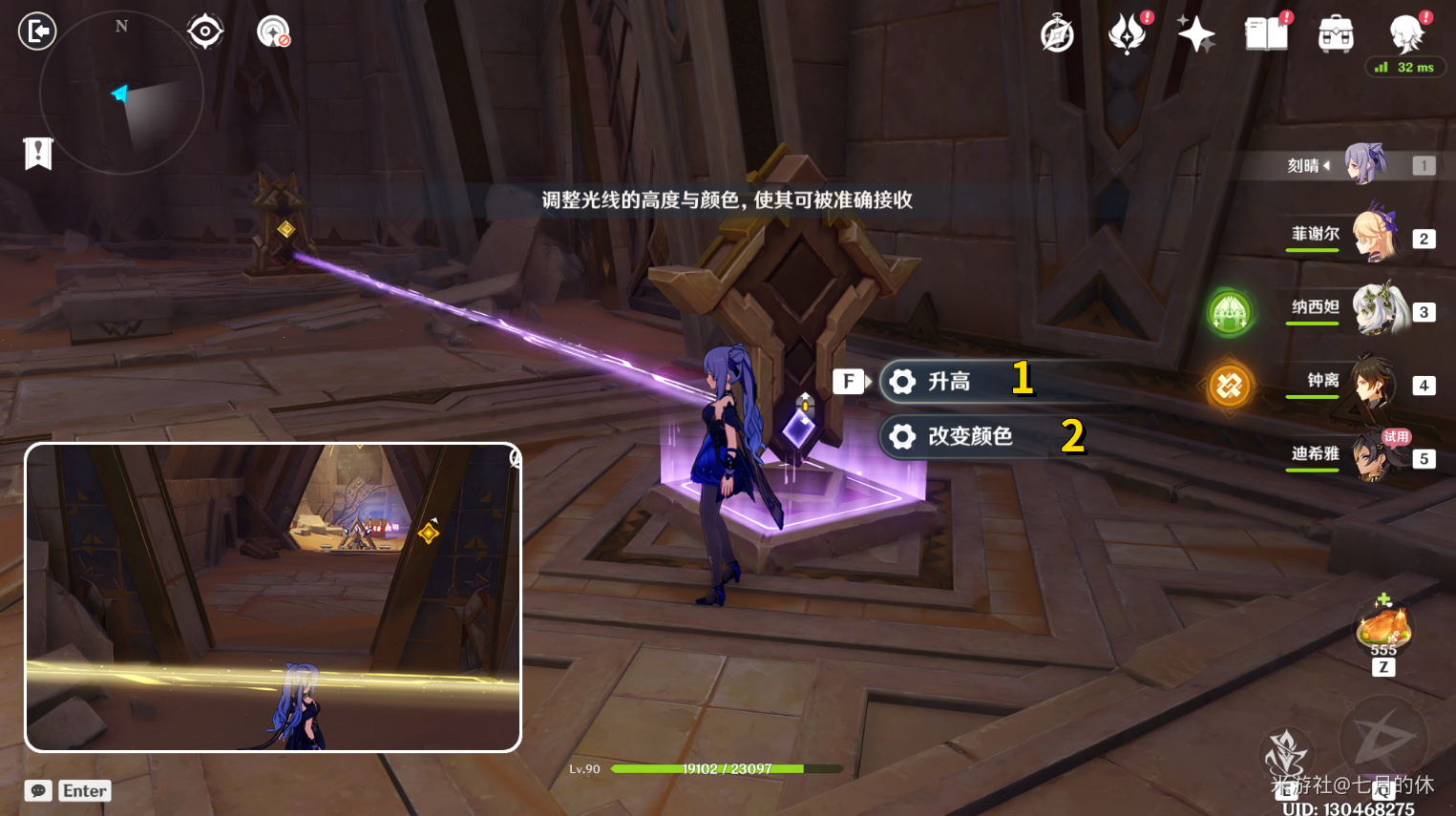
Task: Open the quest marker banner icon
Action: pyautogui.click(x=38, y=153)
